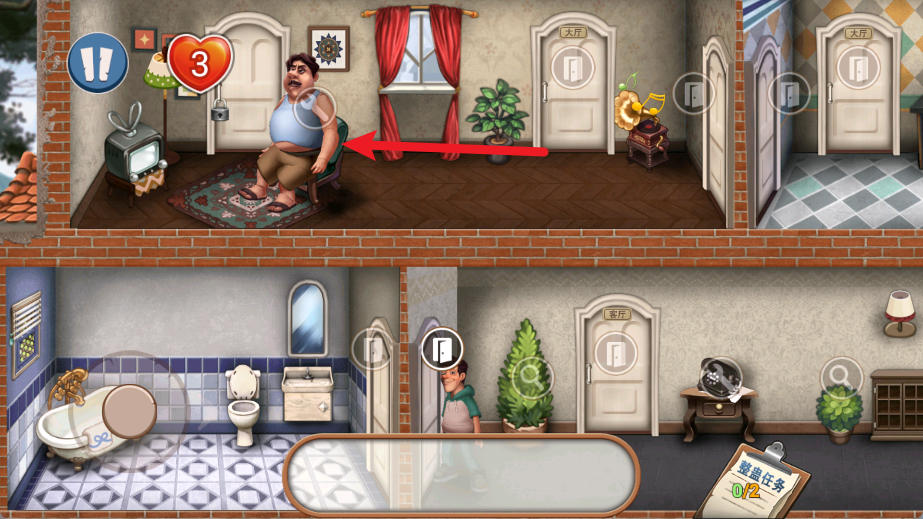Pause the game with the blue button
The image size is (923, 519).
pyautogui.click(x=98, y=62)
